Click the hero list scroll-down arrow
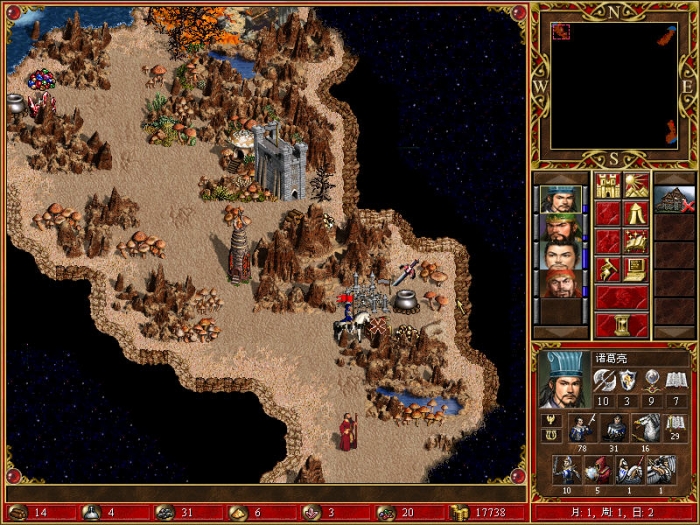 561,332
